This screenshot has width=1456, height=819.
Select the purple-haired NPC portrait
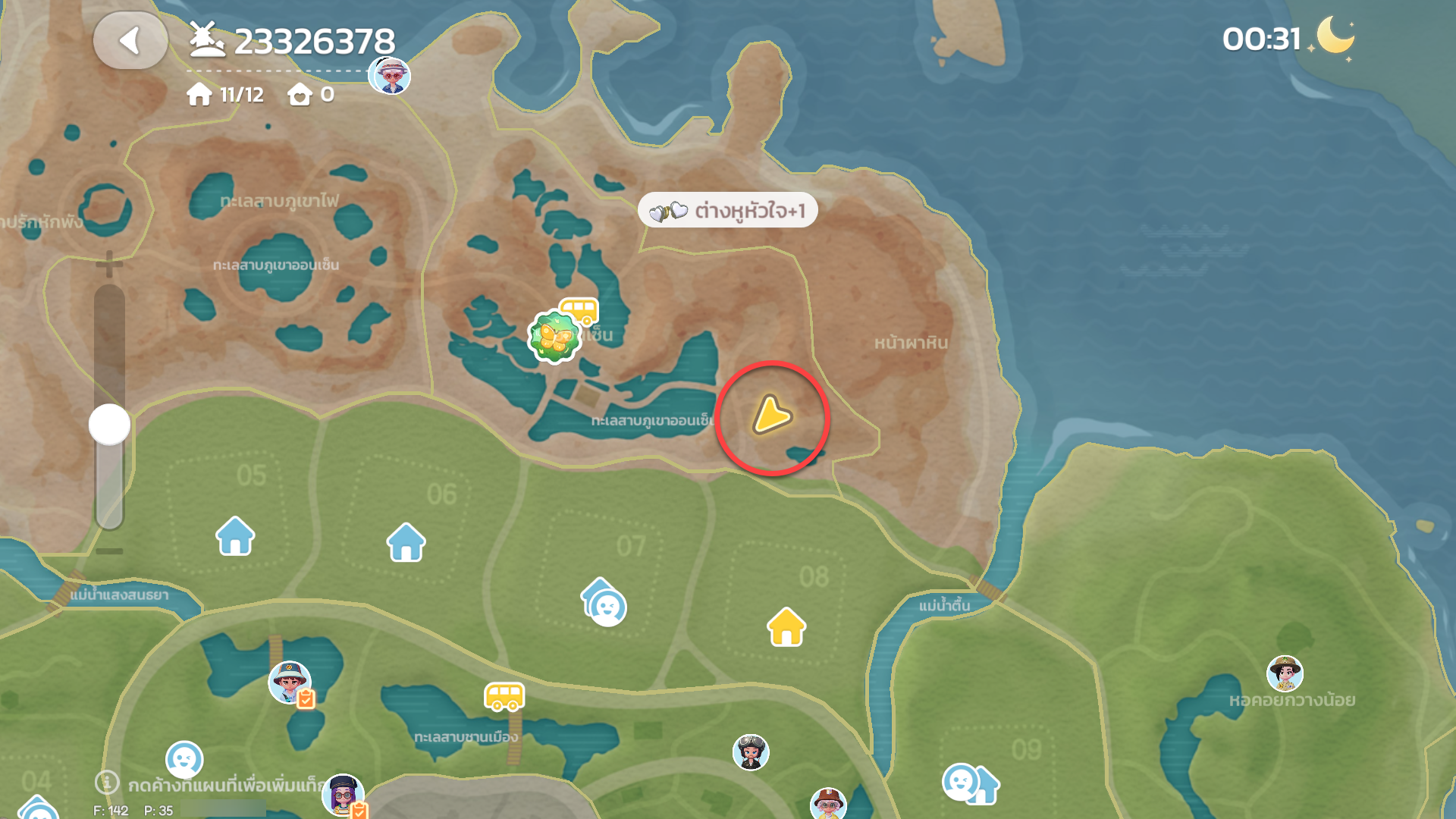[343, 795]
